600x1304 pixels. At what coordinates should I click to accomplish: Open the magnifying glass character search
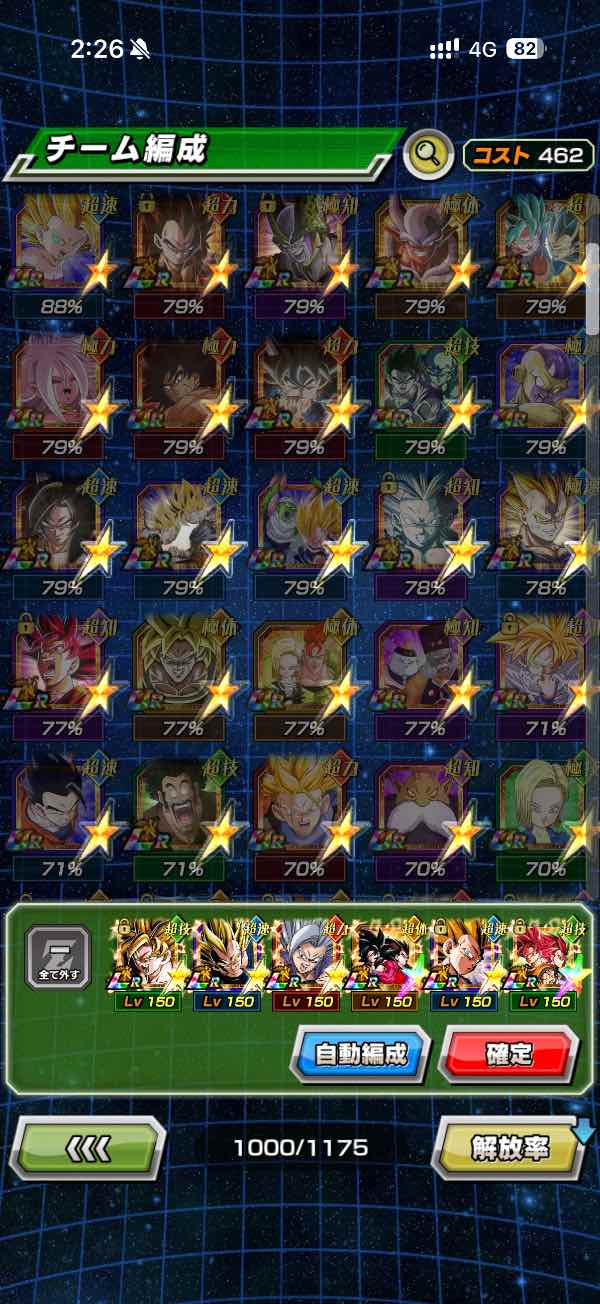[x=427, y=154]
